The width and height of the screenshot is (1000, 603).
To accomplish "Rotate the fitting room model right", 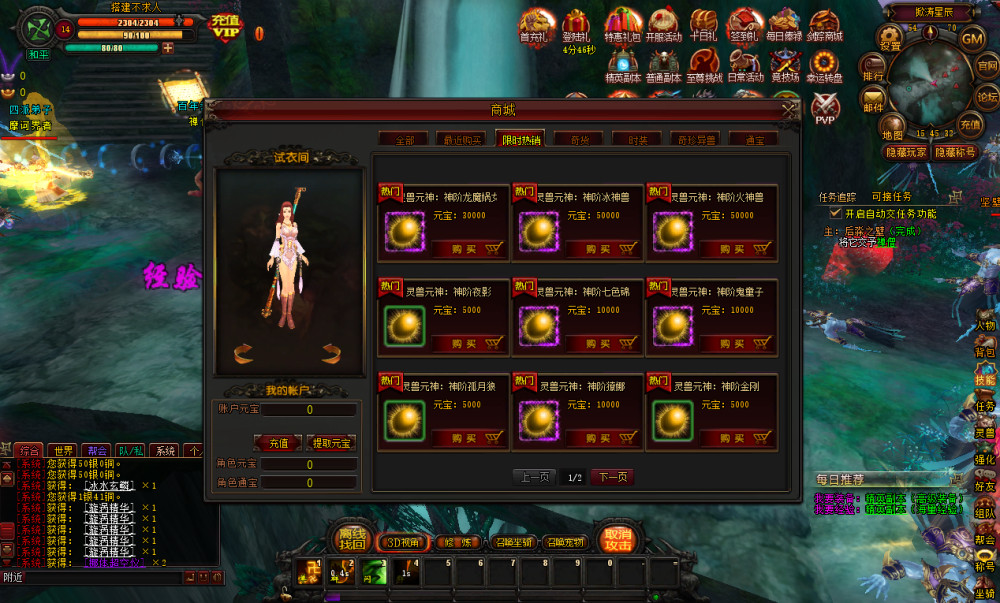I will click(x=332, y=352).
